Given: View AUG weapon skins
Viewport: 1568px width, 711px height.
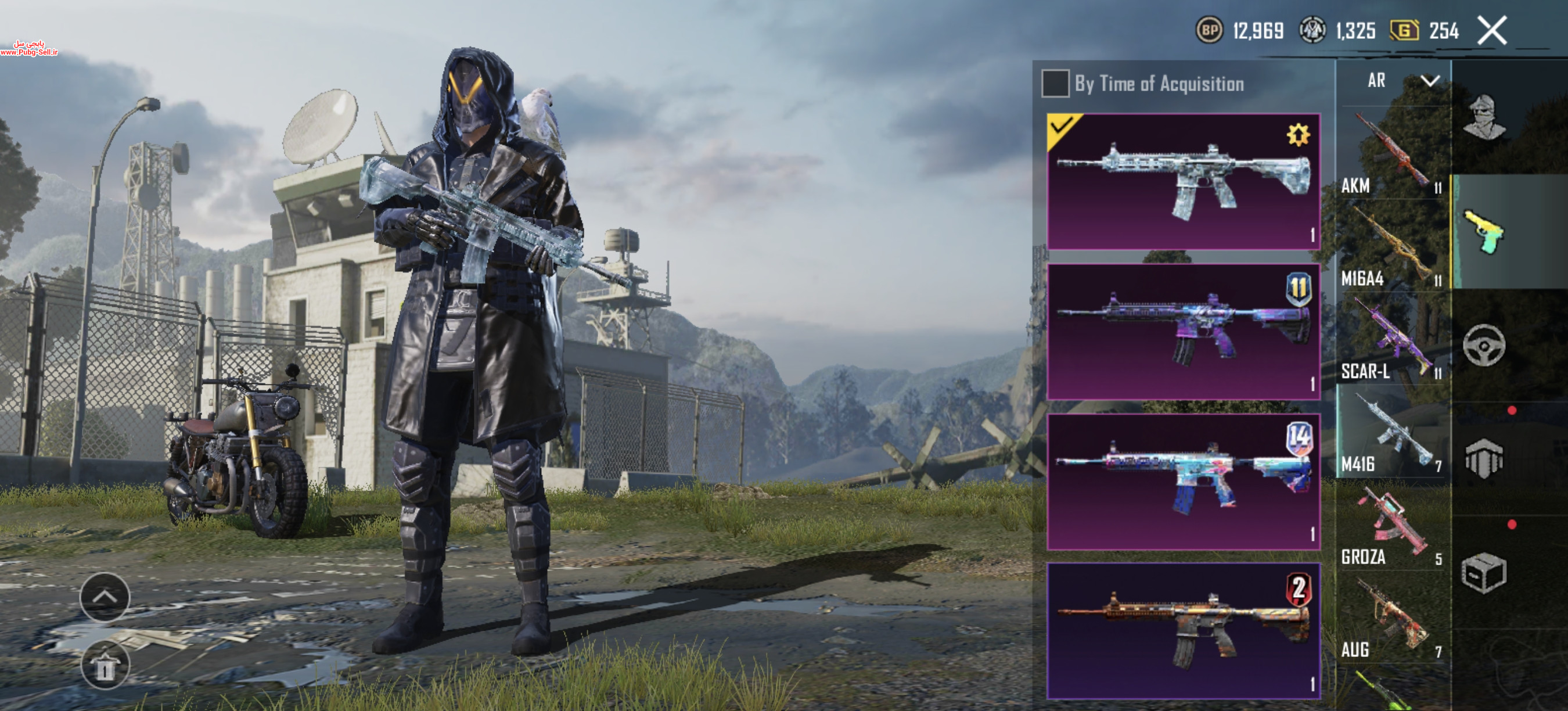Looking at the screenshot, I should point(1392,619).
